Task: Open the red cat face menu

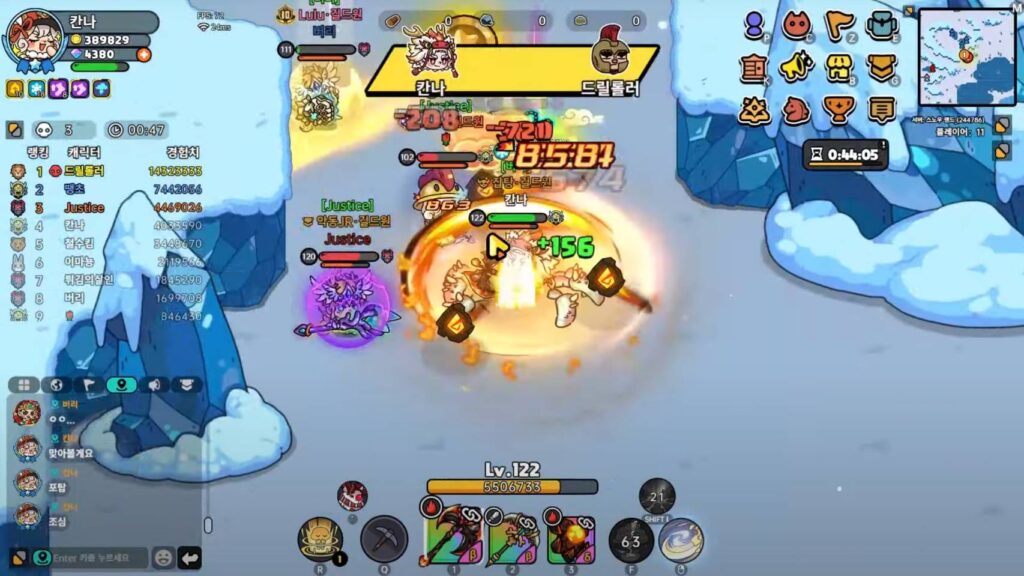Action: (x=797, y=25)
